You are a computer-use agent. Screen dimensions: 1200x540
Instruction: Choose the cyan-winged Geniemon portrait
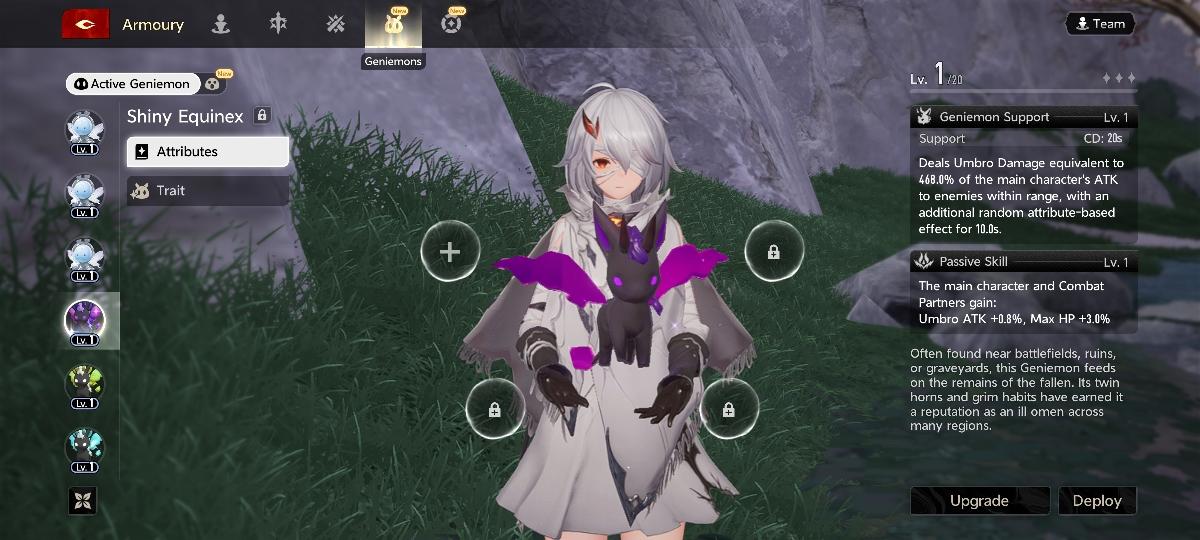(84, 446)
